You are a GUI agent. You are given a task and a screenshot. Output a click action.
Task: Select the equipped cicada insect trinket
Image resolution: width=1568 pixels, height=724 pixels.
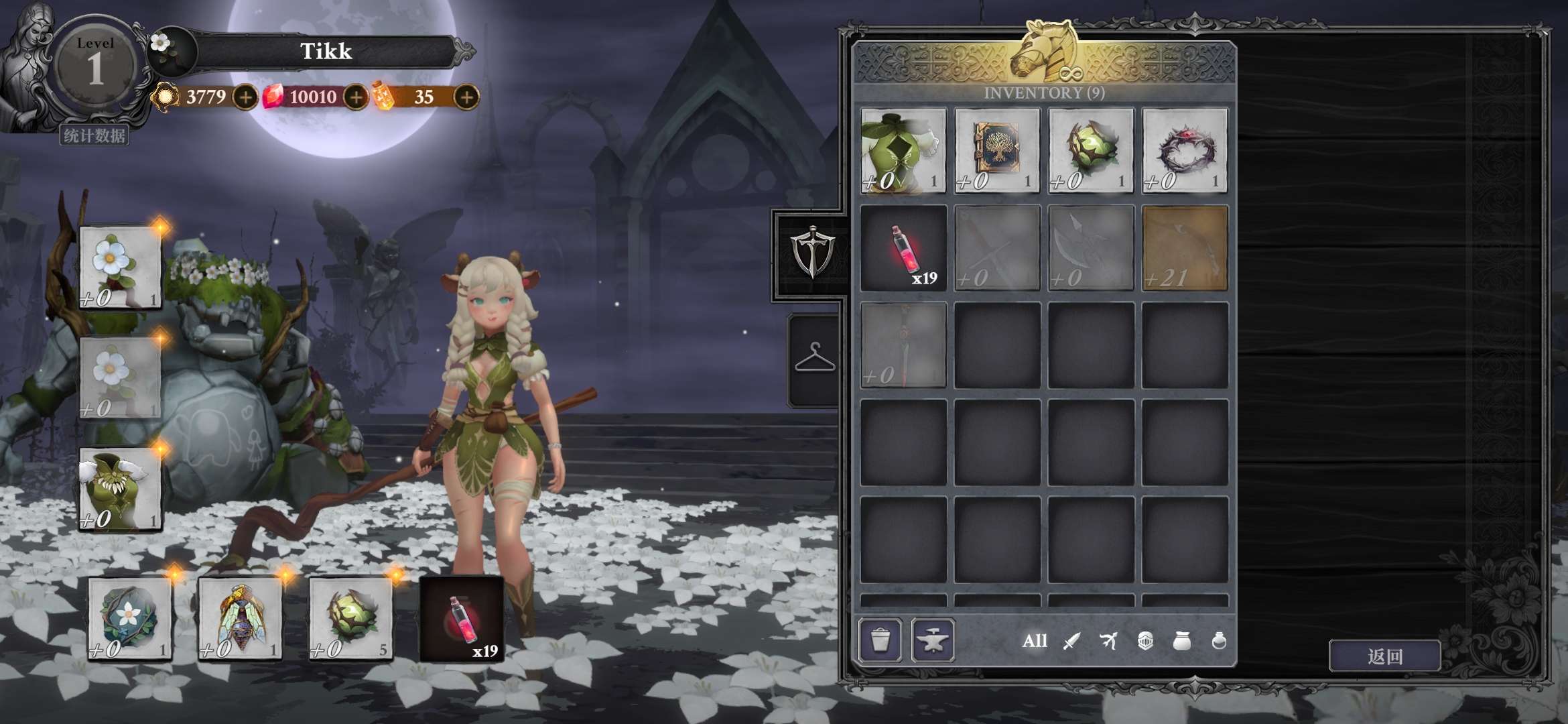pyautogui.click(x=240, y=619)
